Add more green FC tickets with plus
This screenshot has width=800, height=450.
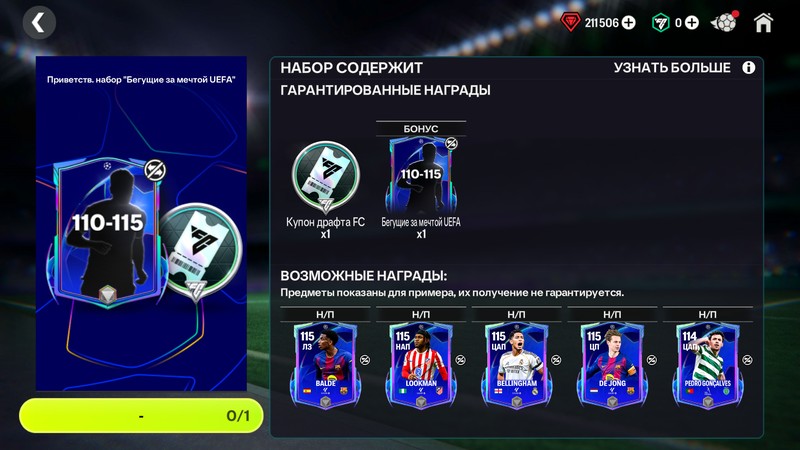point(691,22)
